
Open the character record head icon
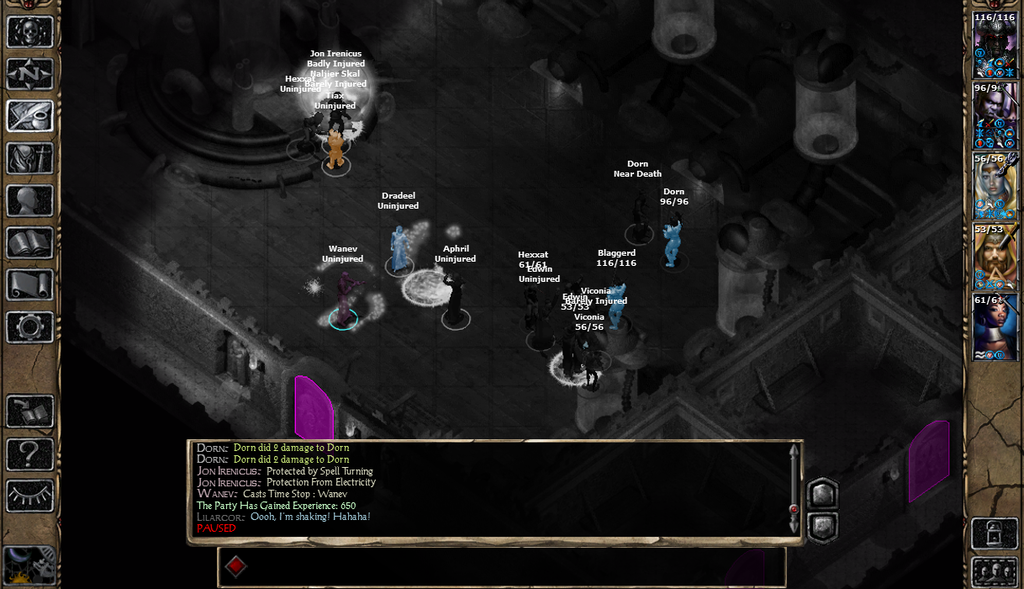click(x=30, y=200)
